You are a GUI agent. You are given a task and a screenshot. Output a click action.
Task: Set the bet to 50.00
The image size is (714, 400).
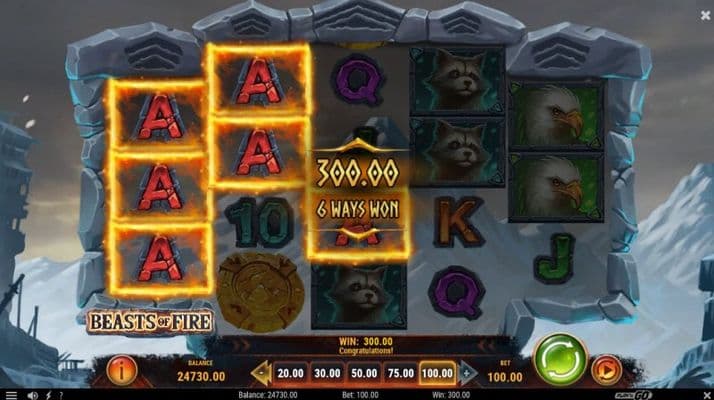(x=363, y=373)
